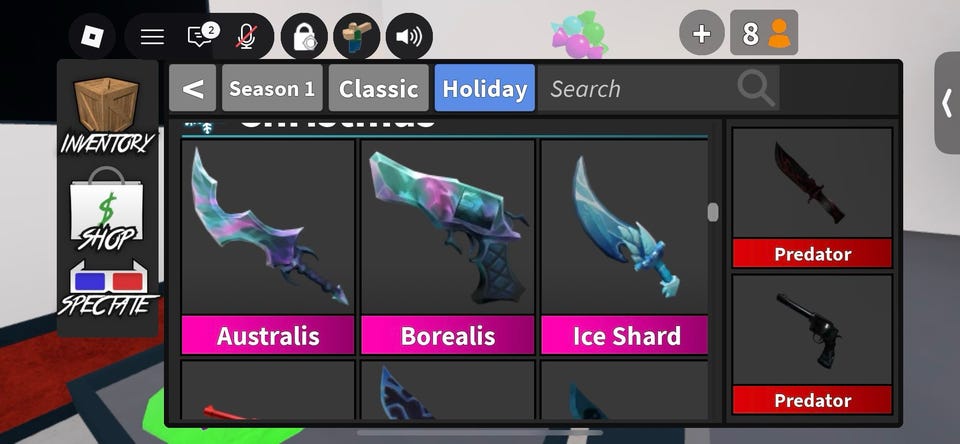Open the Roblox logo menu

click(92, 37)
